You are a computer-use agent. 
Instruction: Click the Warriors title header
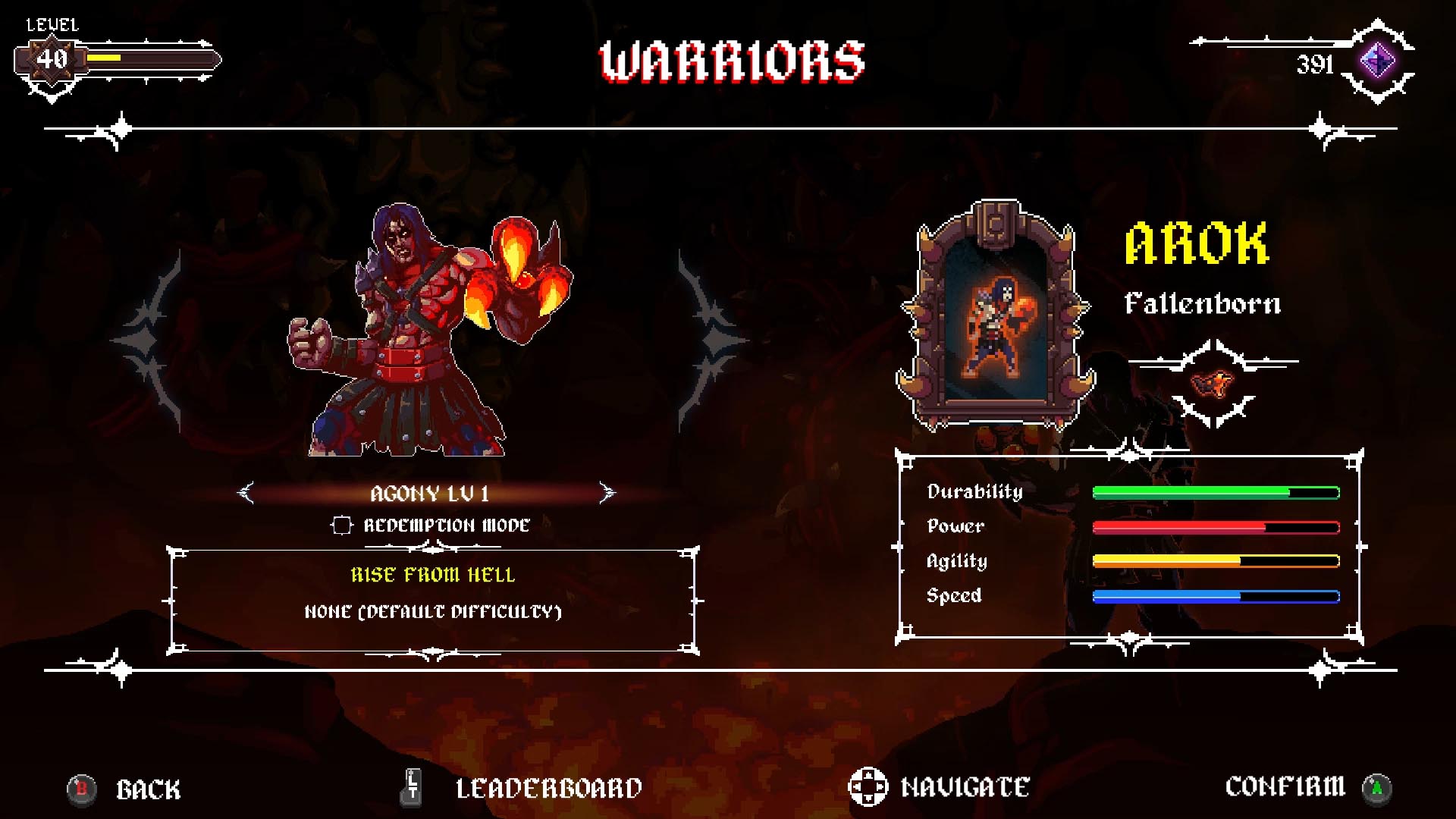(730, 61)
